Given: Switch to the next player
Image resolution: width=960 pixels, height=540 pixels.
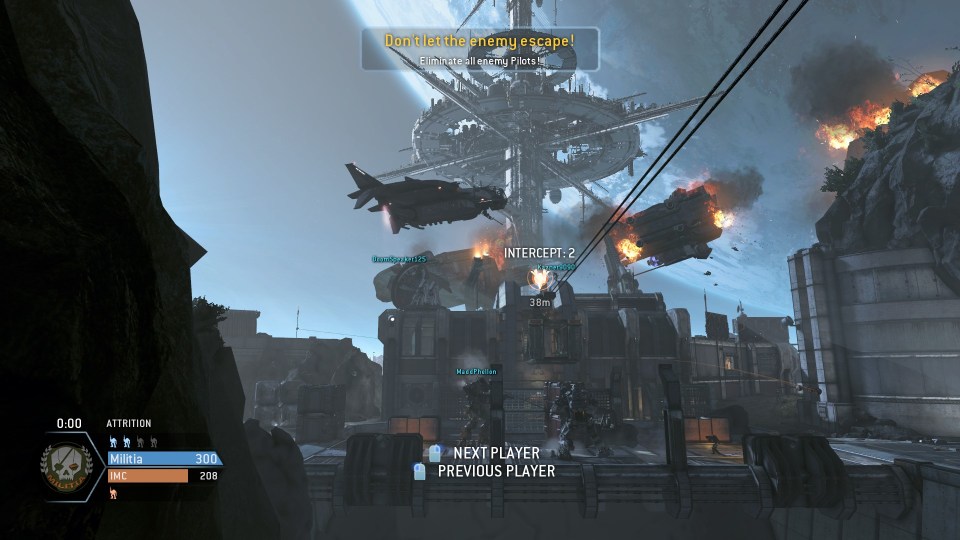Looking at the screenshot, I should (484, 453).
